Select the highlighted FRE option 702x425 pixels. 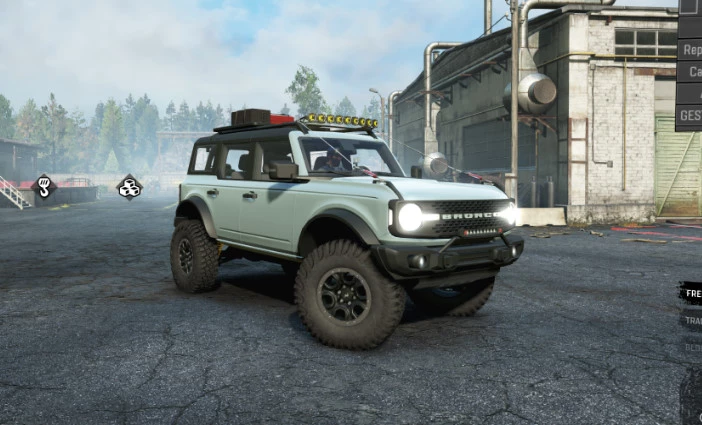(x=691, y=293)
